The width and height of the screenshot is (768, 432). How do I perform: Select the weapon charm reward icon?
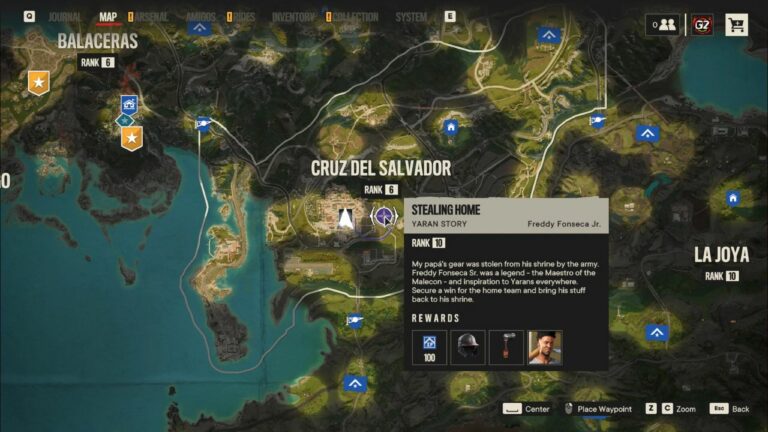tap(507, 347)
